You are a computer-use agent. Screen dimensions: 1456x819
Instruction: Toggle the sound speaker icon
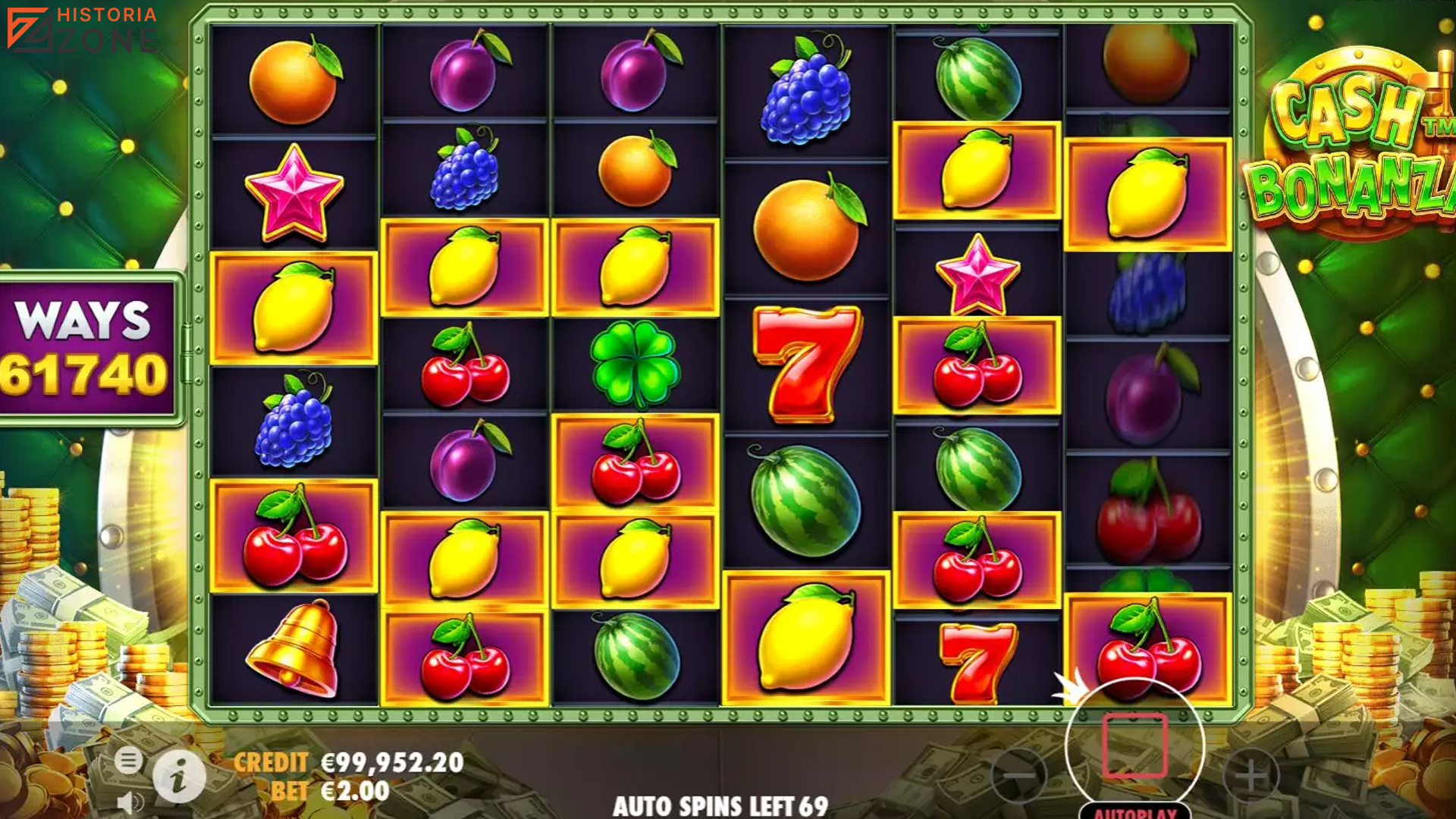(x=130, y=802)
